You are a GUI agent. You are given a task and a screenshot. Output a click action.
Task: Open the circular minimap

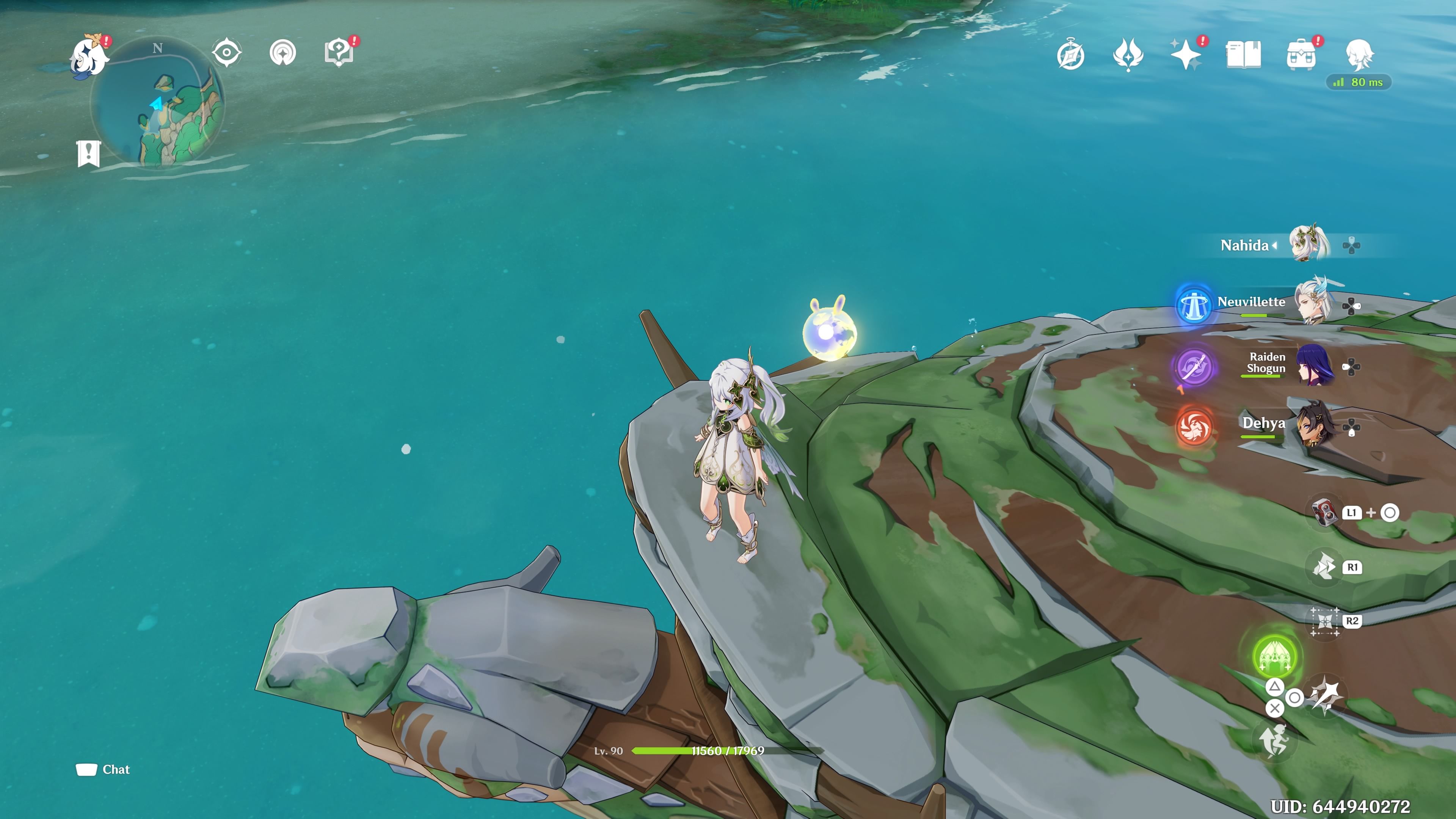pyautogui.click(x=158, y=102)
